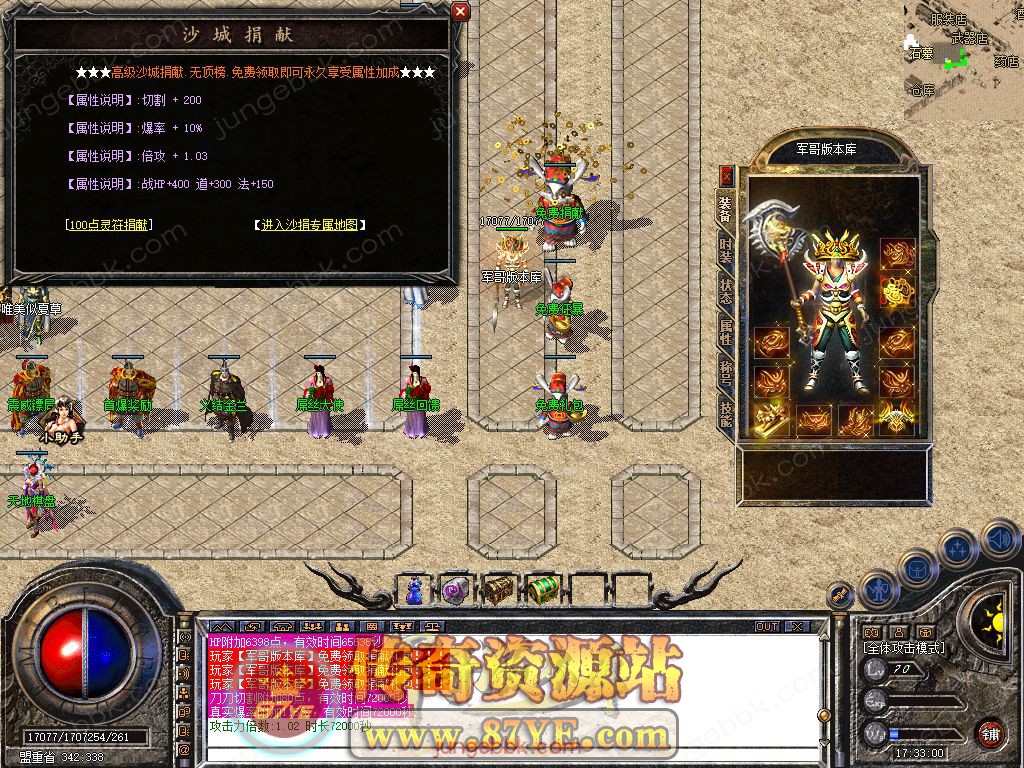
Task: Click the blue potion hotbar slot
Action: click(x=414, y=591)
